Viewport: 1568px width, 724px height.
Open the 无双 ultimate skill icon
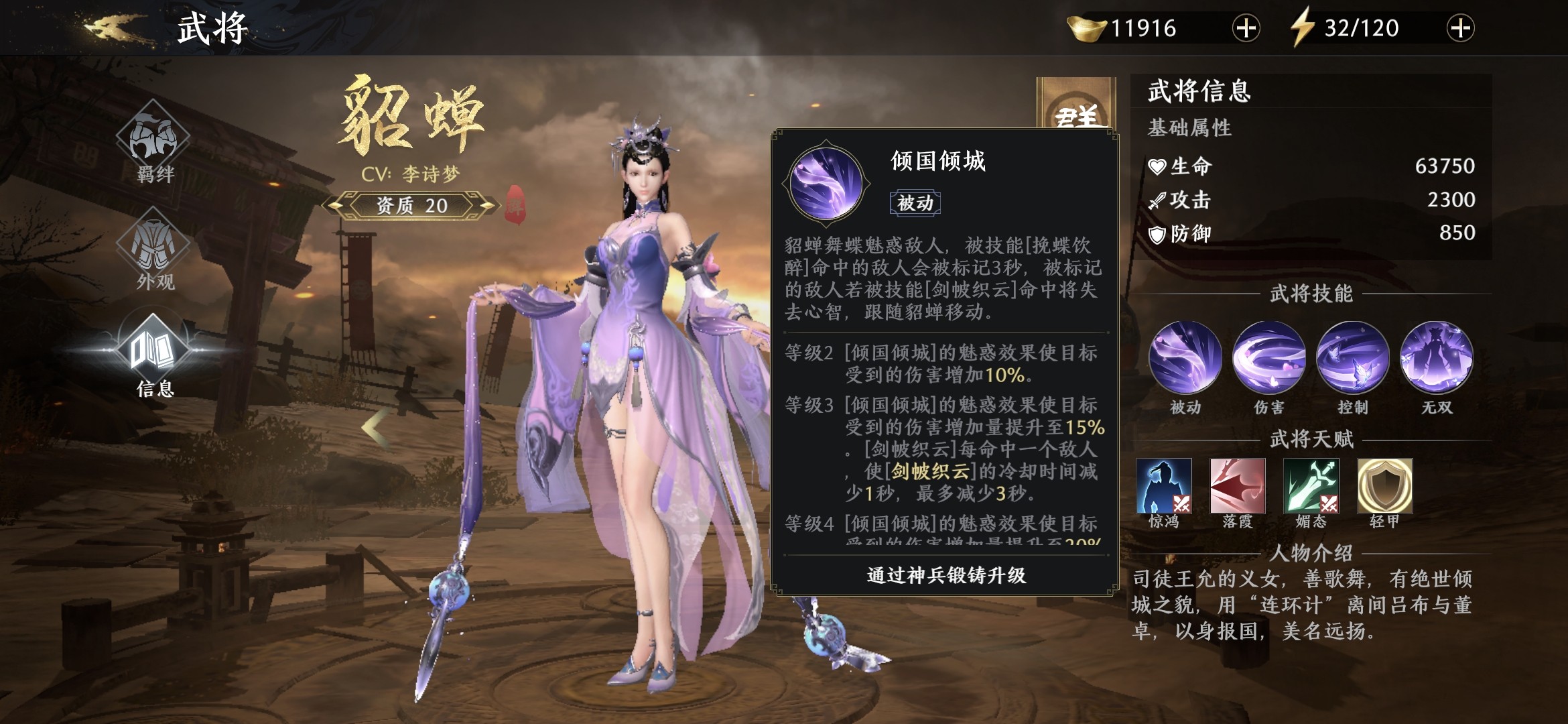coord(1436,357)
